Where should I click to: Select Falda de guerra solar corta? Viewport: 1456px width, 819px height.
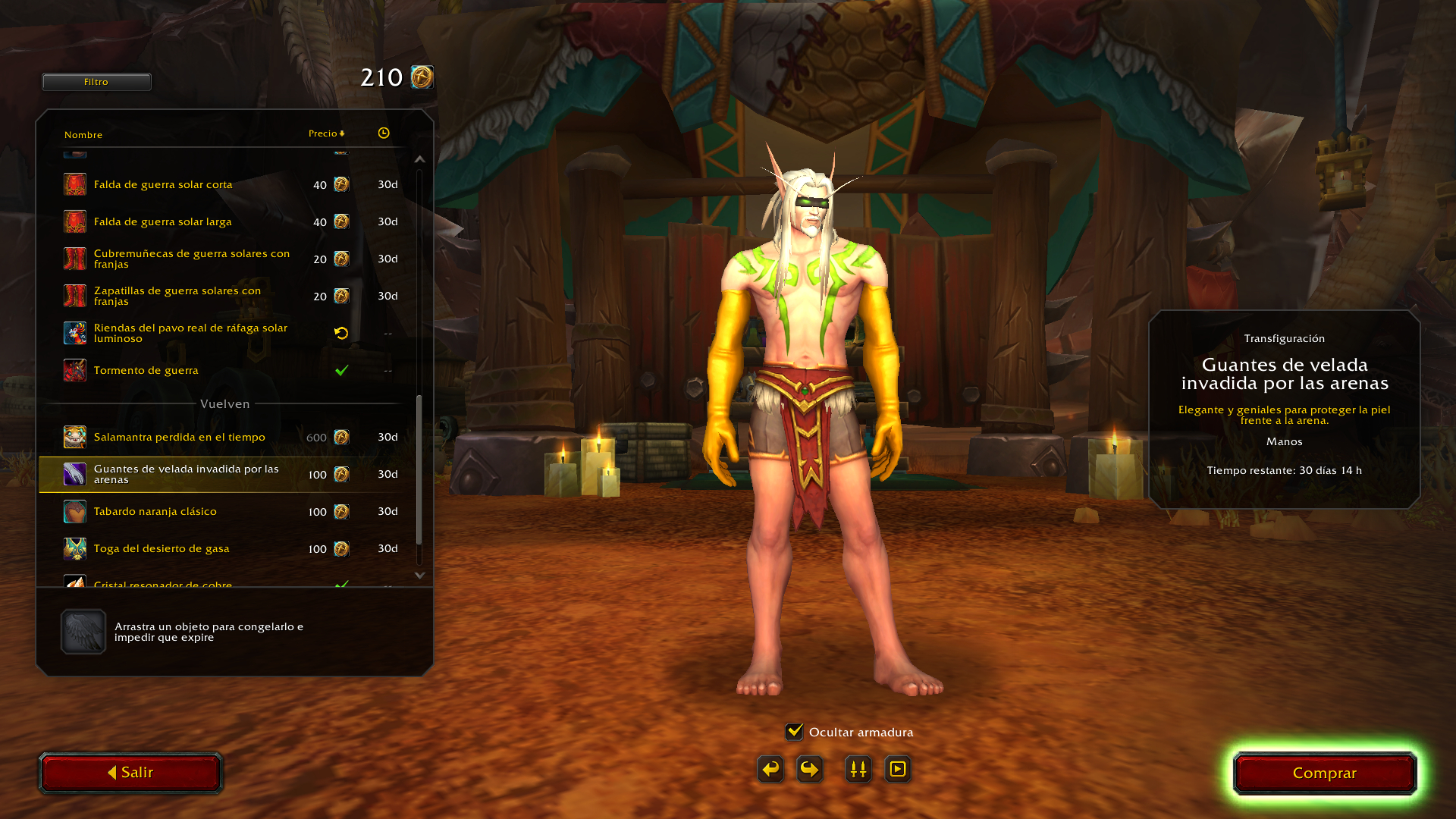tap(163, 185)
